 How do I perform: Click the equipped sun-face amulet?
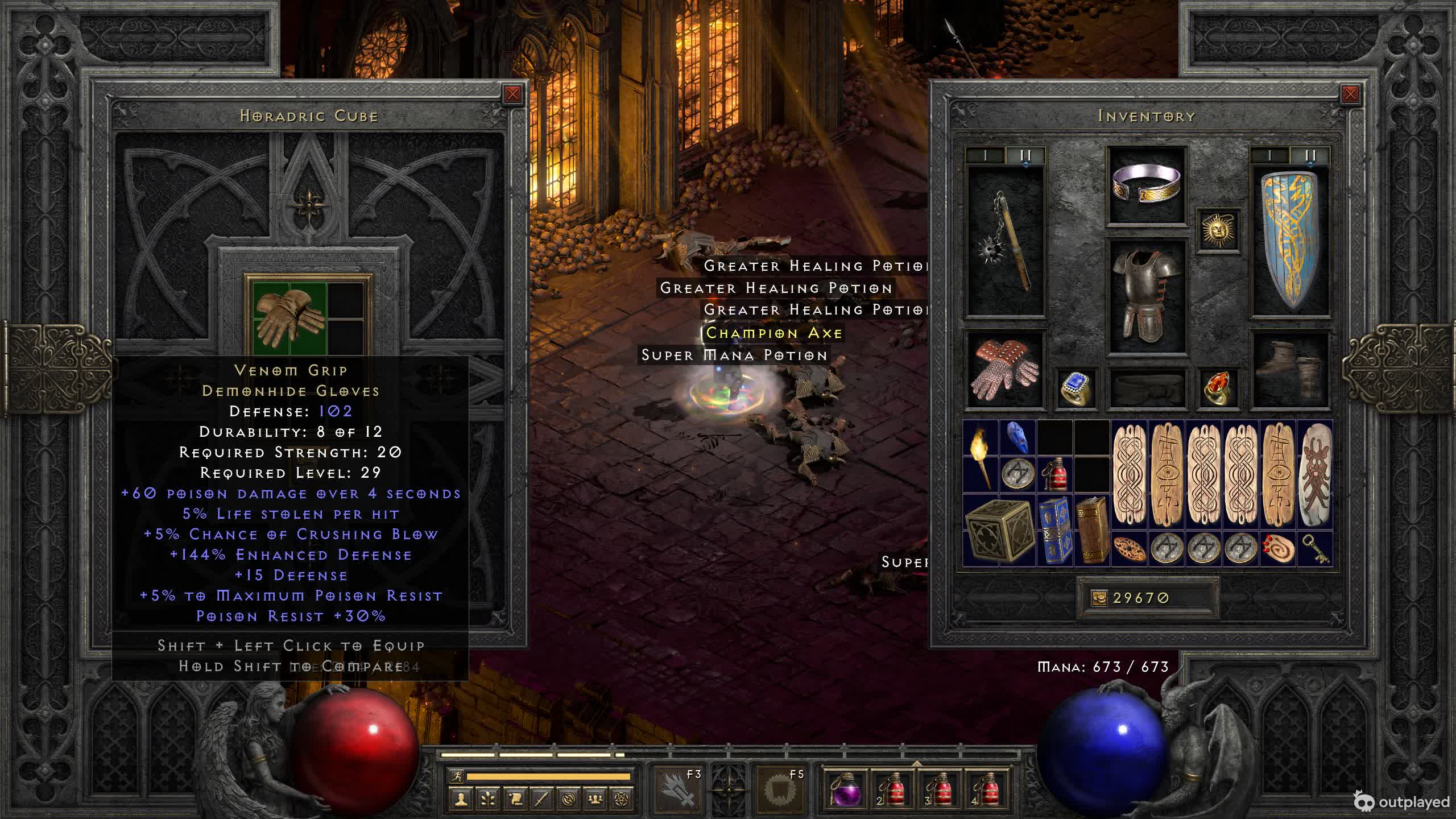(1217, 230)
